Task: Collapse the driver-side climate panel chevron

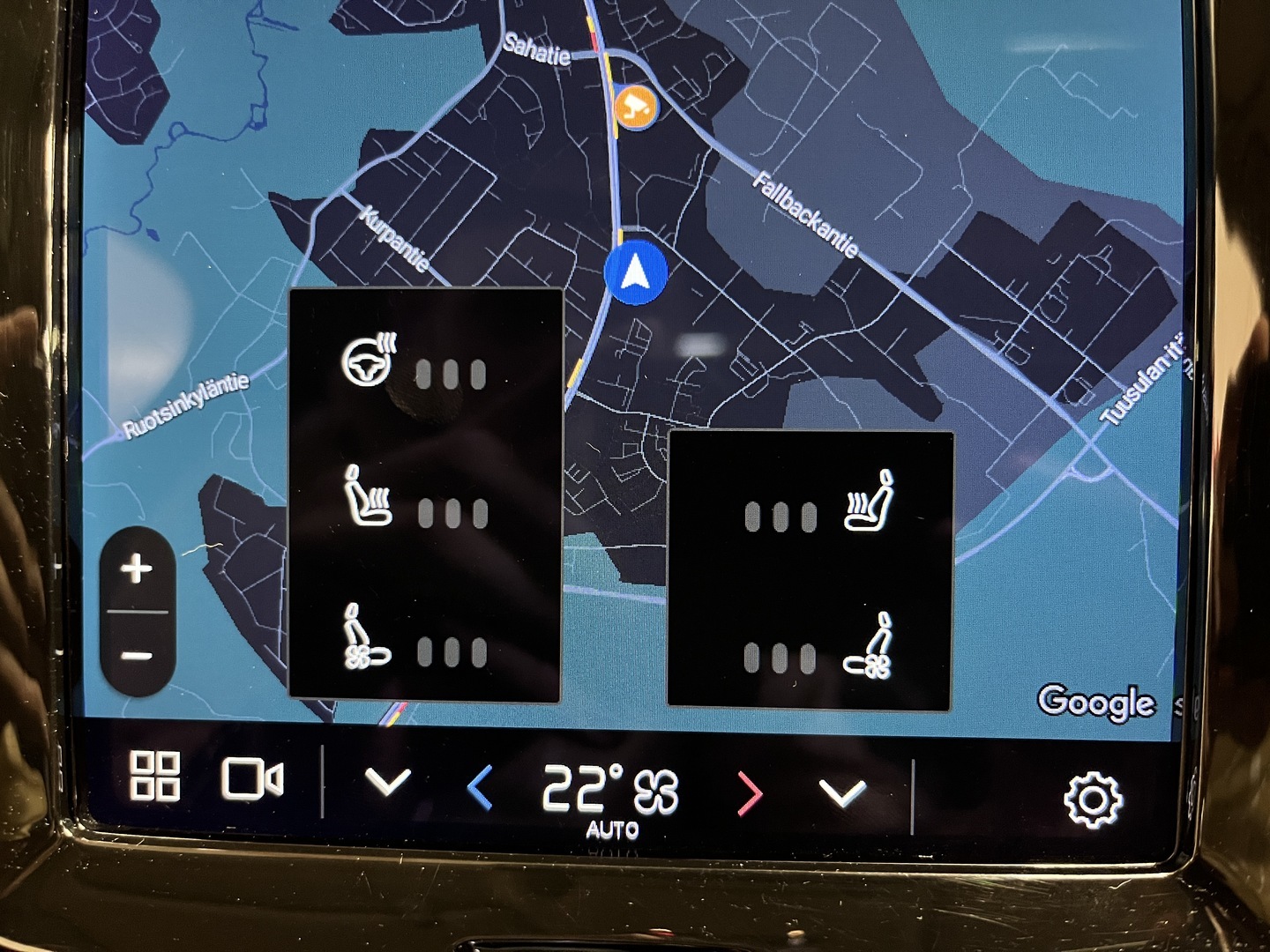Action: (388, 781)
